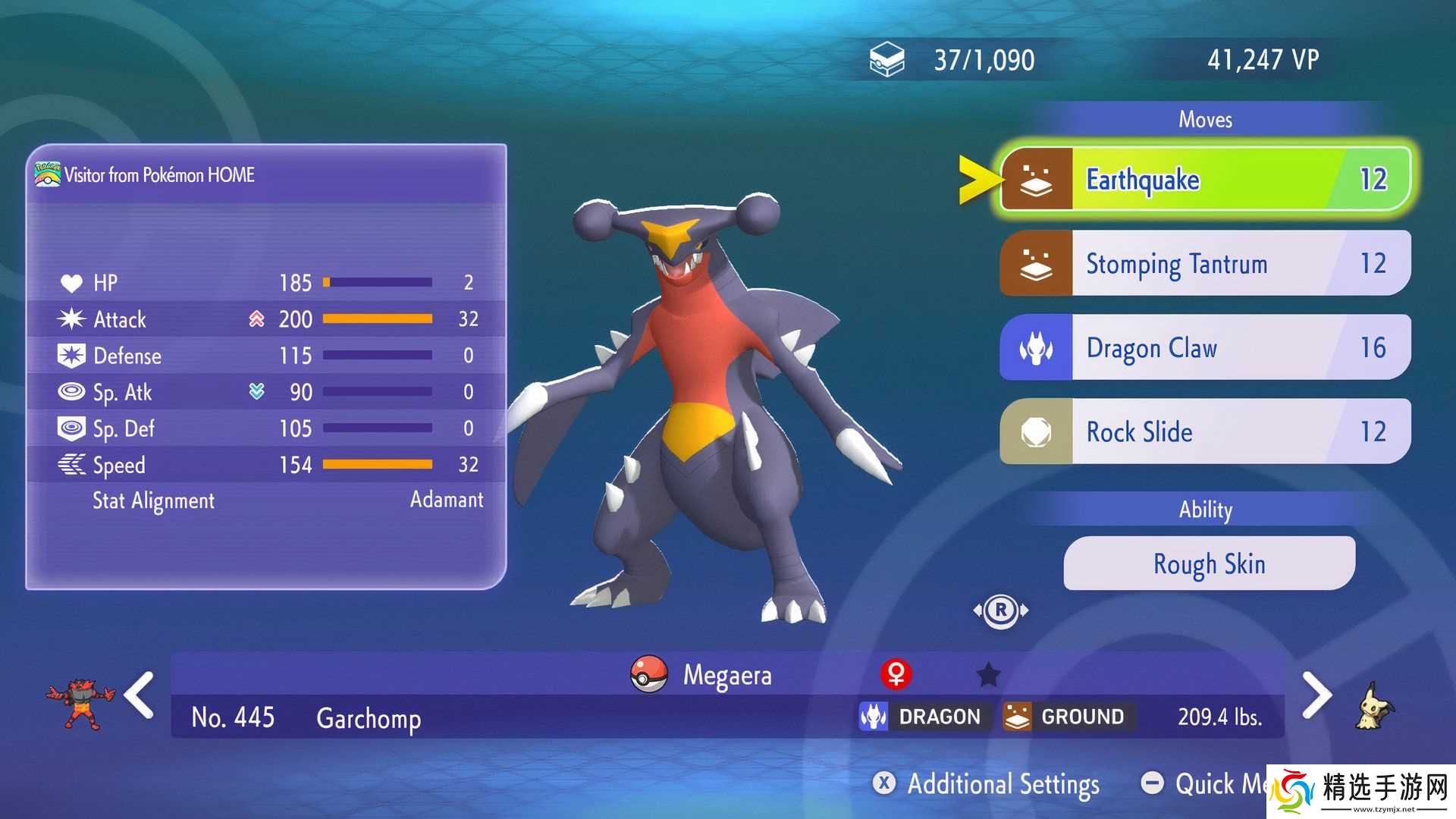This screenshot has height=819, width=1456.
Task: Select the Earthquake move
Action: pyautogui.click(x=1205, y=180)
